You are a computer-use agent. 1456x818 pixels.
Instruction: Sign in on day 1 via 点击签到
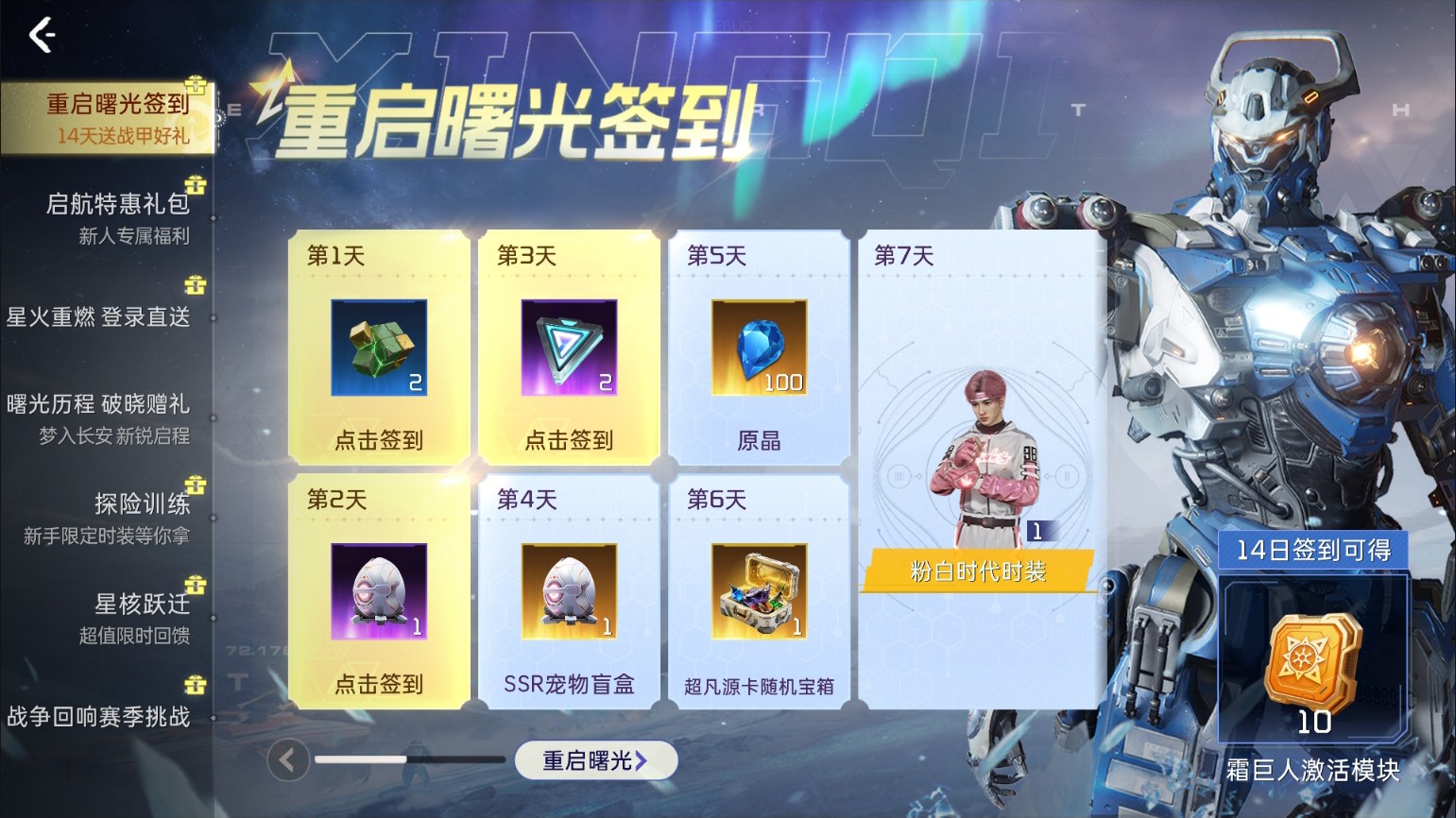pos(377,439)
